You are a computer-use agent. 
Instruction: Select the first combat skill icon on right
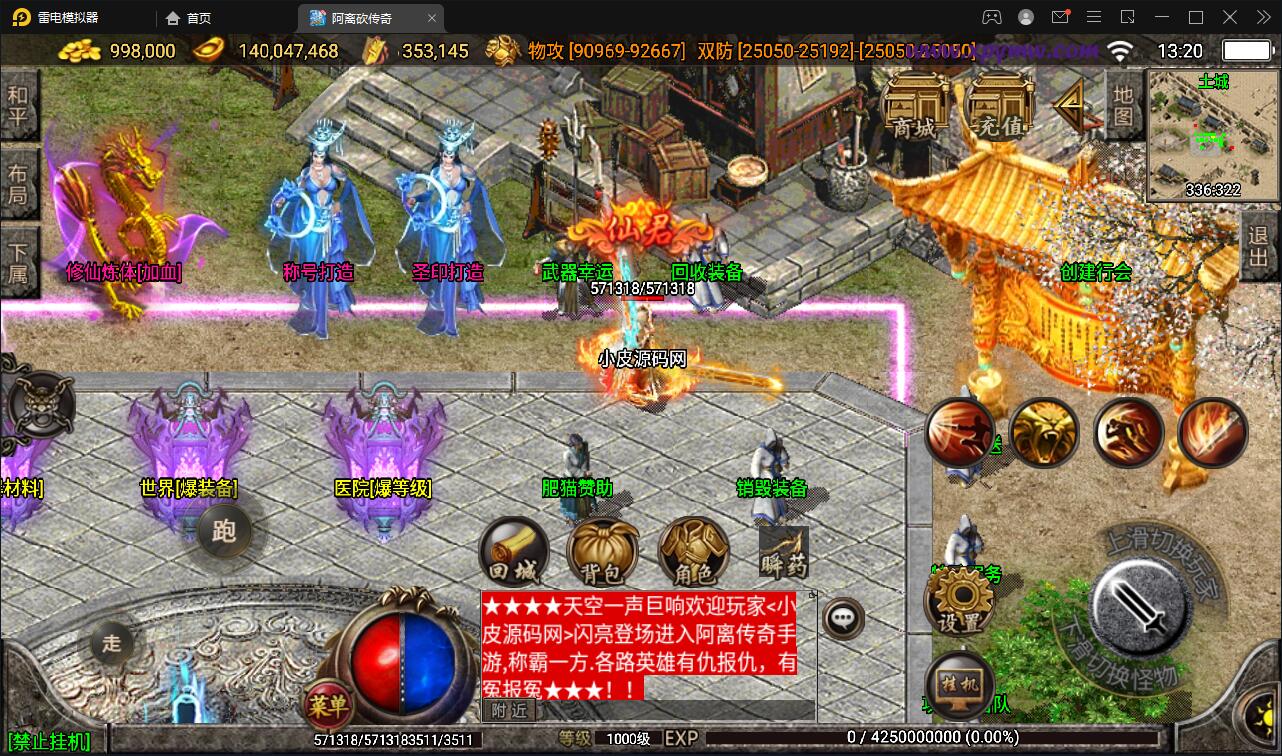click(x=961, y=432)
